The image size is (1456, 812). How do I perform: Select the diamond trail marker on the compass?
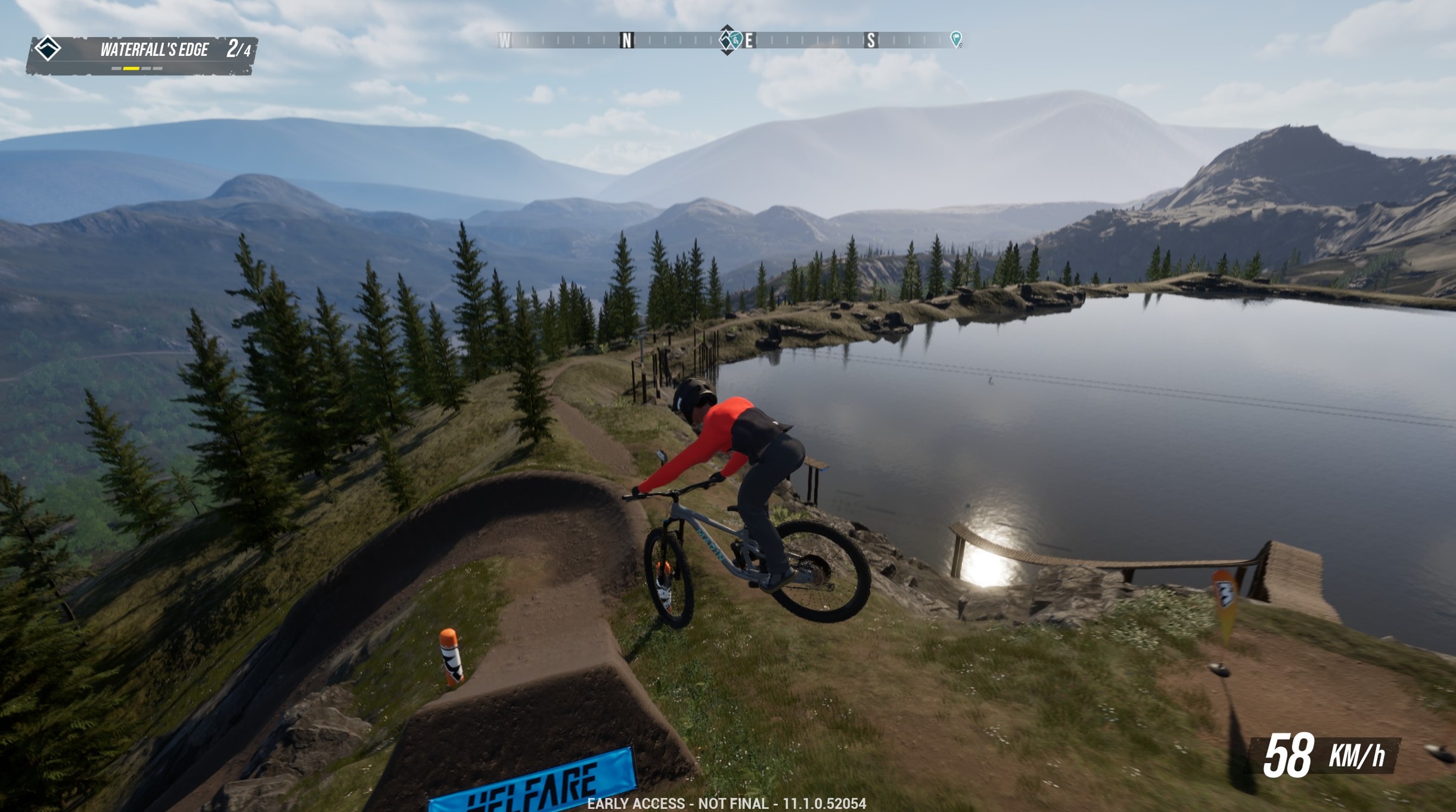(726, 40)
